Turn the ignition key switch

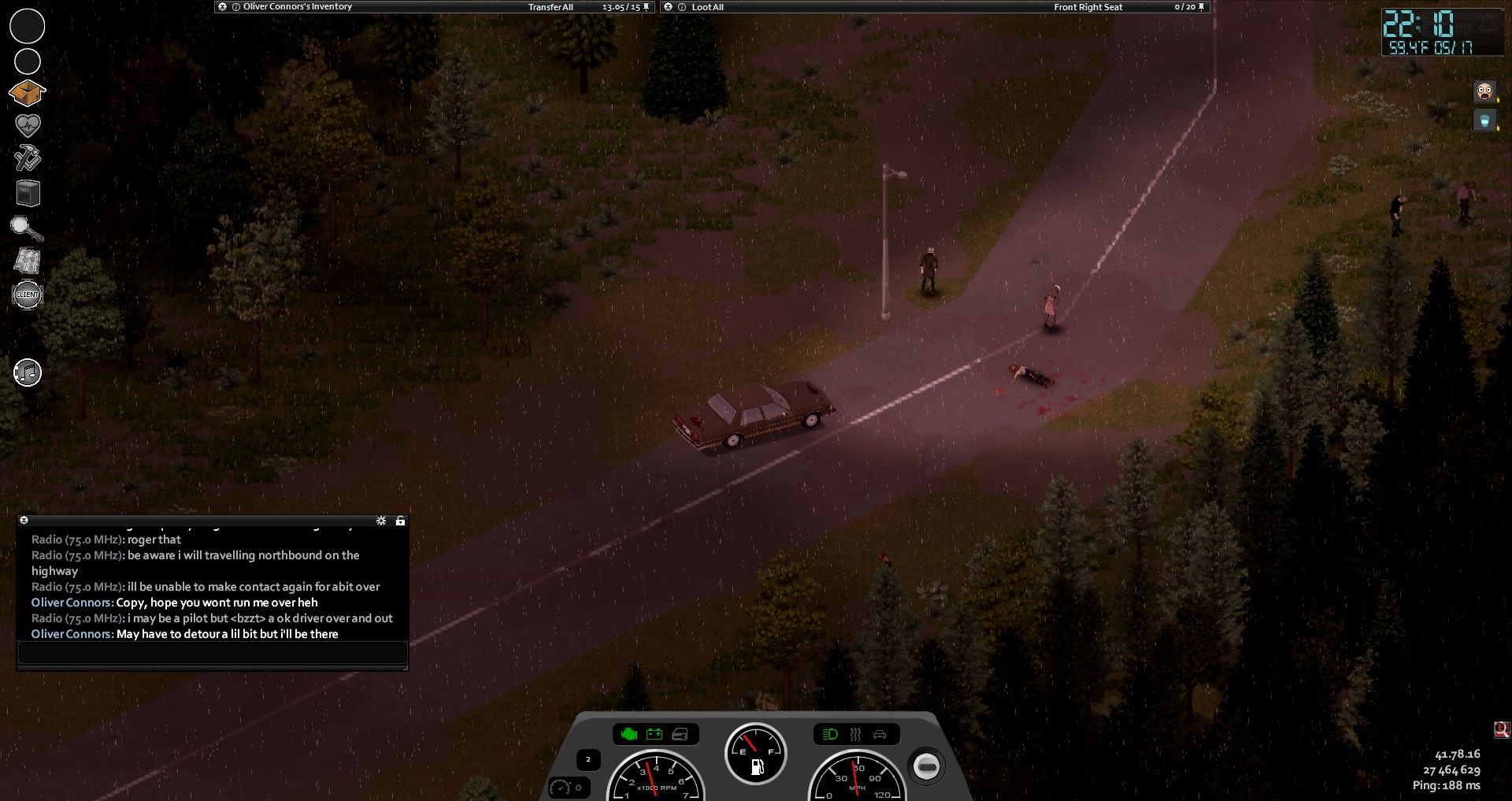click(926, 766)
